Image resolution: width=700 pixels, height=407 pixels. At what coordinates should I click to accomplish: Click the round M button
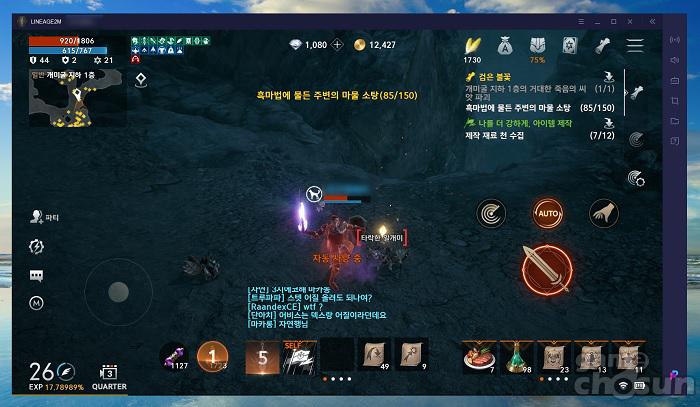point(37,301)
